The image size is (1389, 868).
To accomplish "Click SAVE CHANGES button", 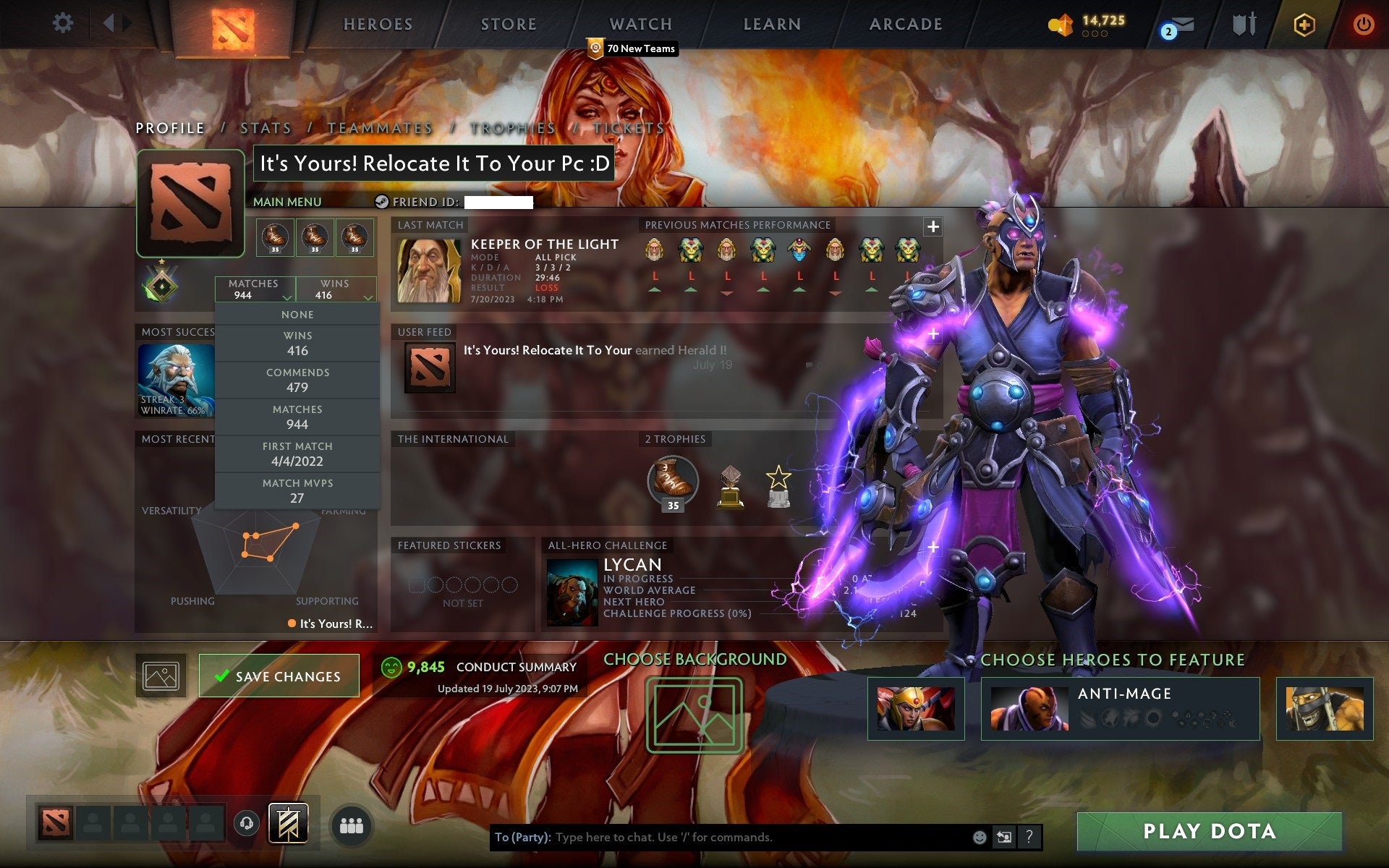I will [279, 675].
